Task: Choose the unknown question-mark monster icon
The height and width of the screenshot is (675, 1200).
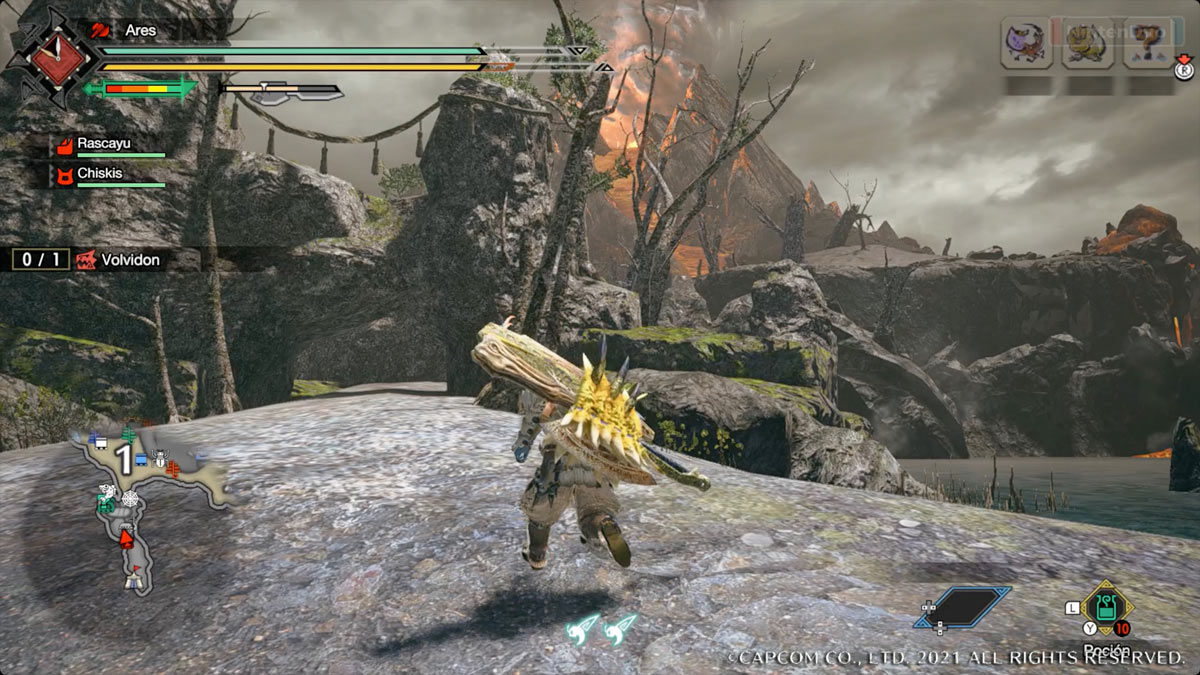Action: point(1147,43)
